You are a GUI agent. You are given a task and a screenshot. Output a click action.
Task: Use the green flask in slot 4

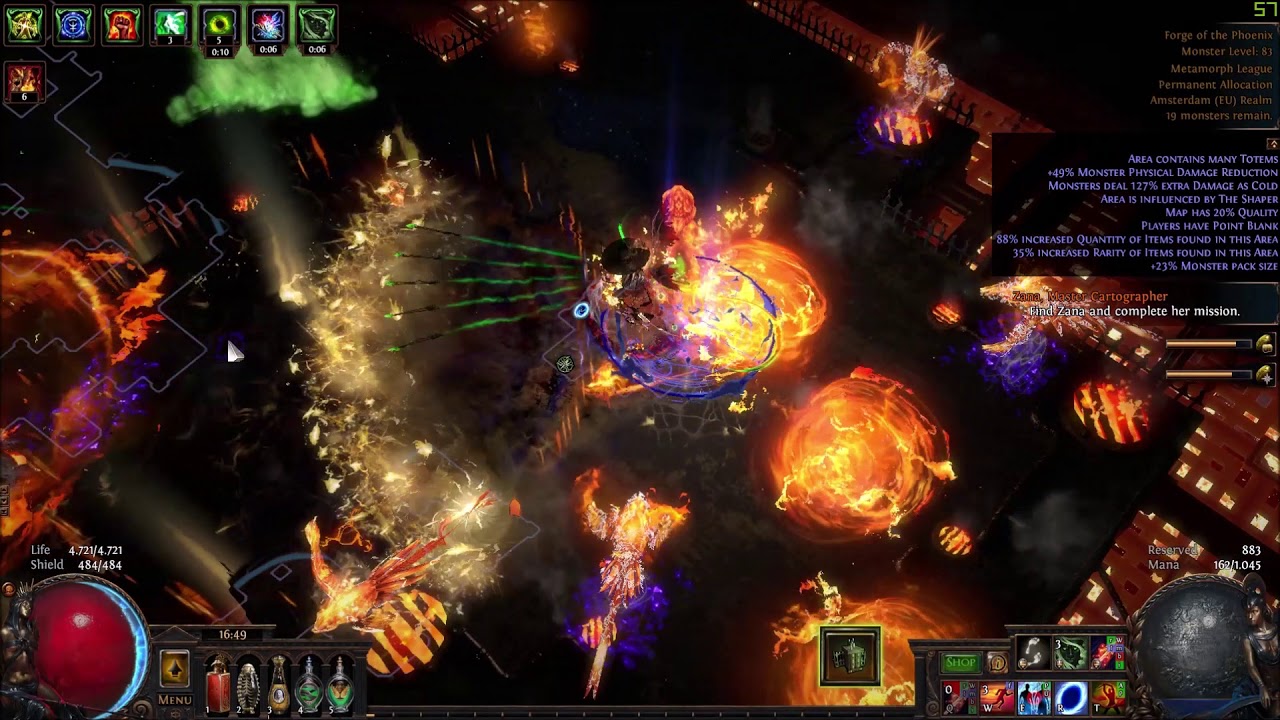(x=310, y=683)
